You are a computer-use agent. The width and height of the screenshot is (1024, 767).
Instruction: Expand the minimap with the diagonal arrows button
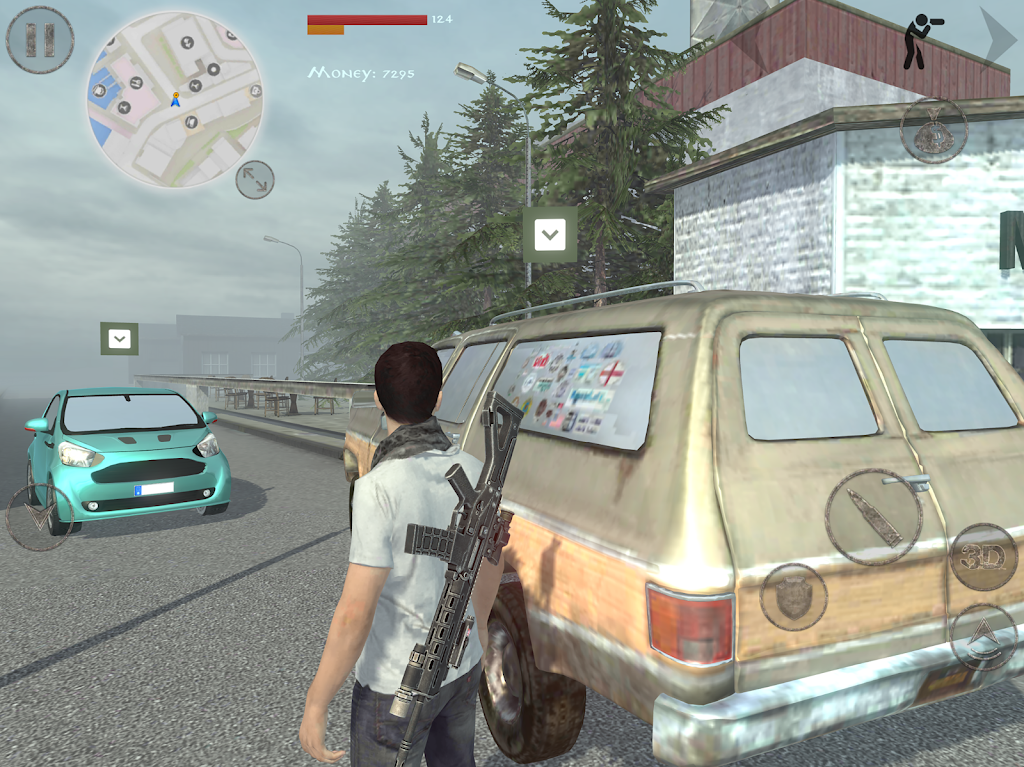(x=254, y=180)
